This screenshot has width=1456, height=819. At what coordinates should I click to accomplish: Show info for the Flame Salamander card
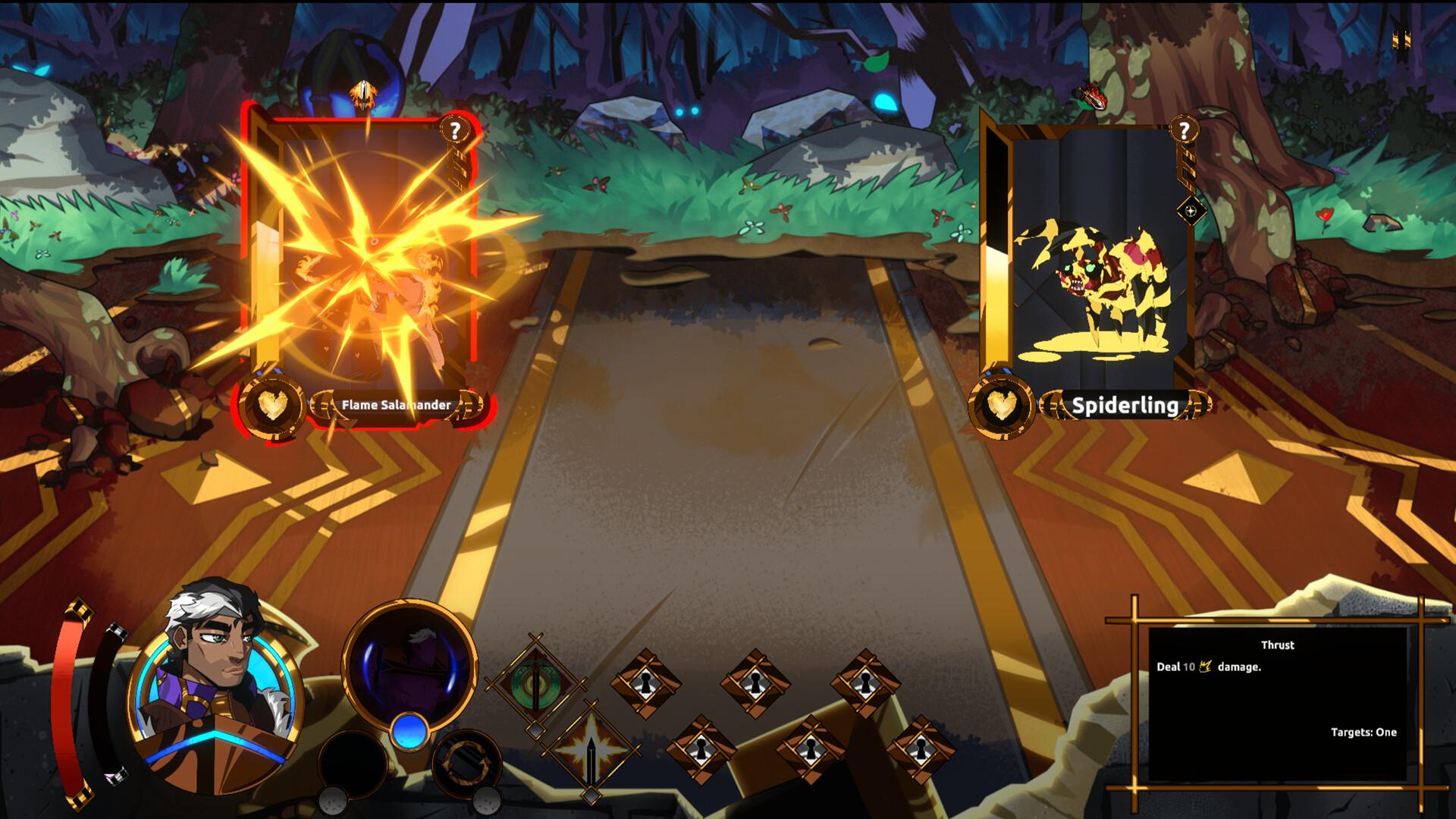pos(455,130)
